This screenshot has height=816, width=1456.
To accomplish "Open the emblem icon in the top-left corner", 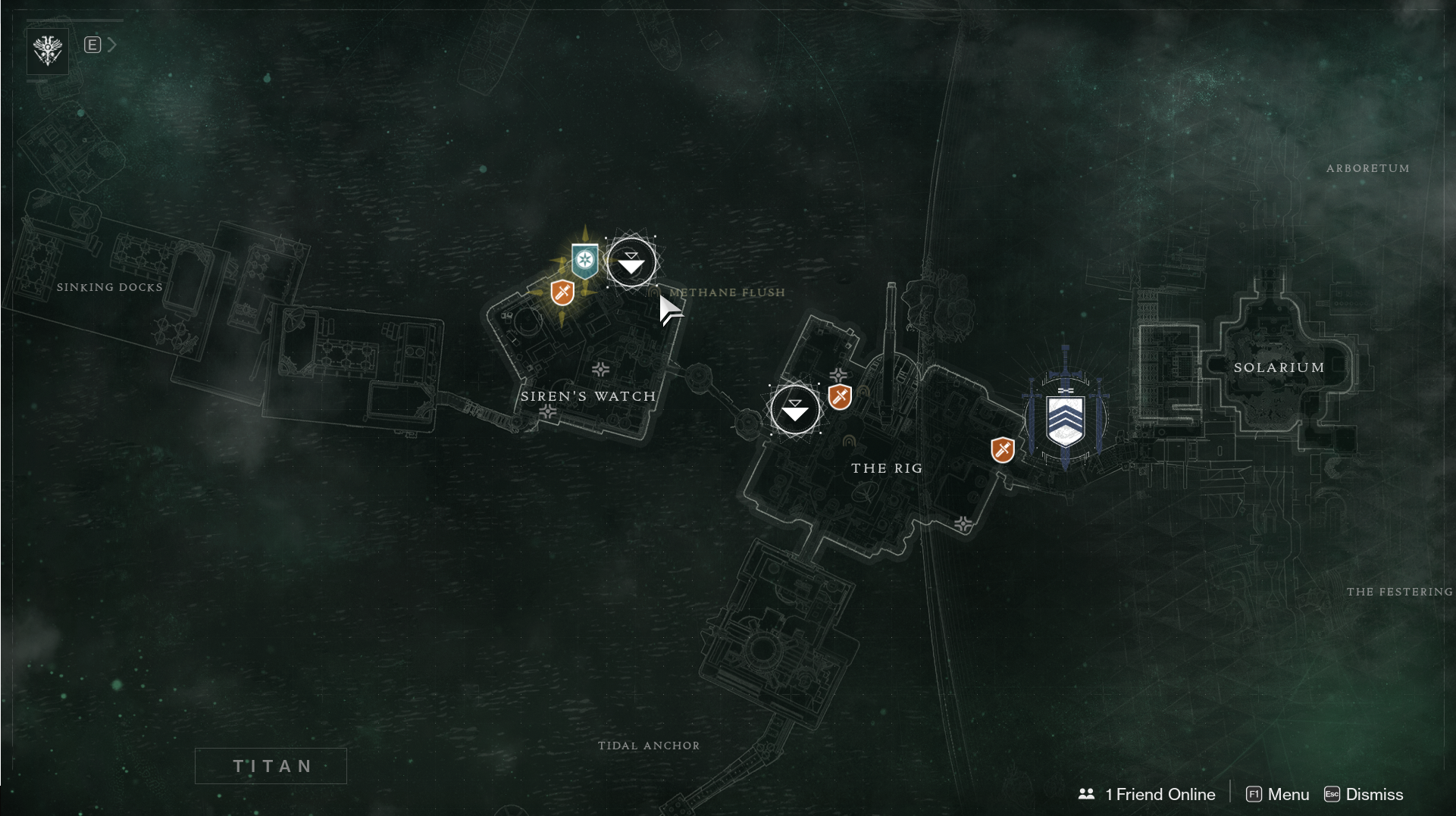I will [x=48, y=51].
